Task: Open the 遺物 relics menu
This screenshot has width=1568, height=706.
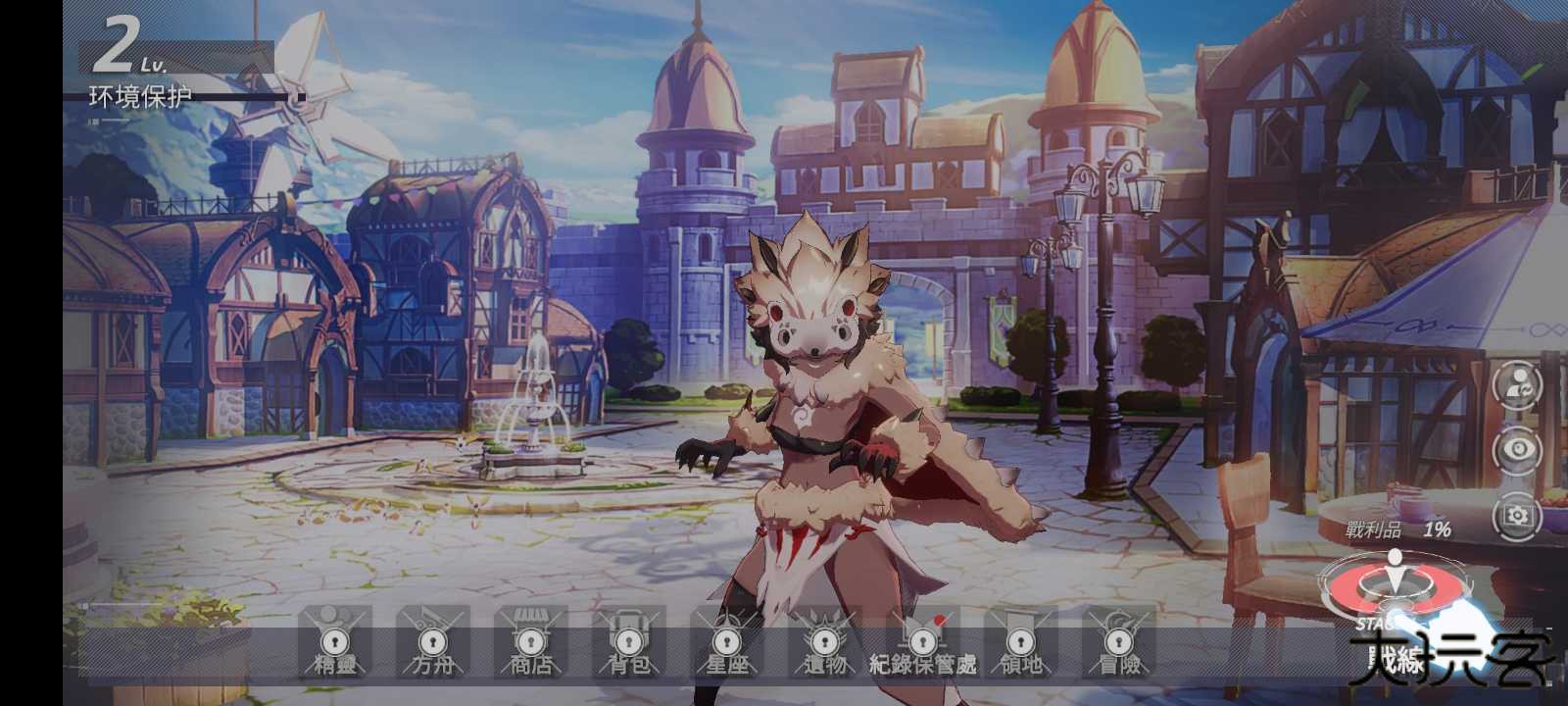Action: point(826,650)
